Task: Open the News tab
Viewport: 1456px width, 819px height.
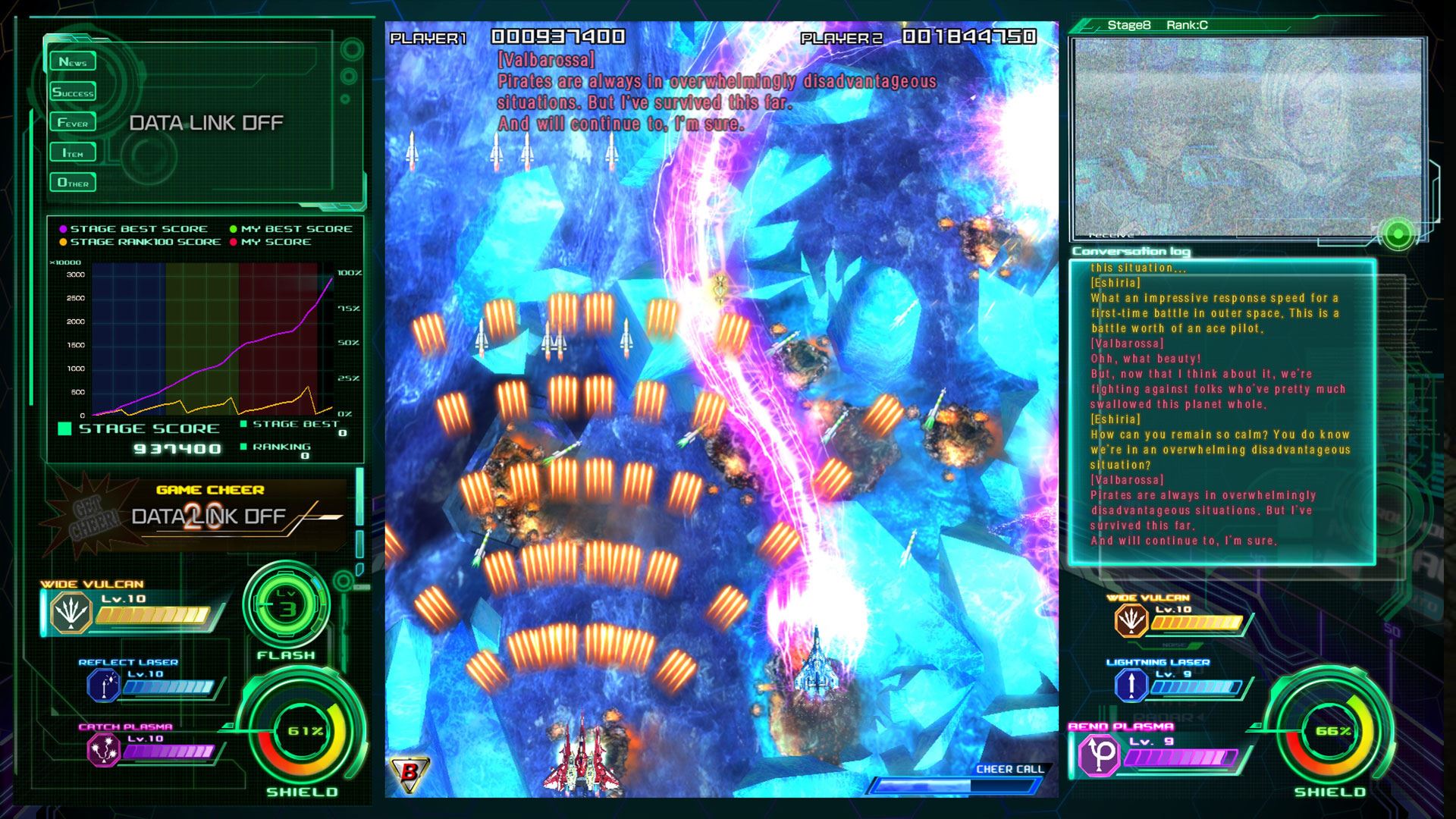Action: [73, 62]
